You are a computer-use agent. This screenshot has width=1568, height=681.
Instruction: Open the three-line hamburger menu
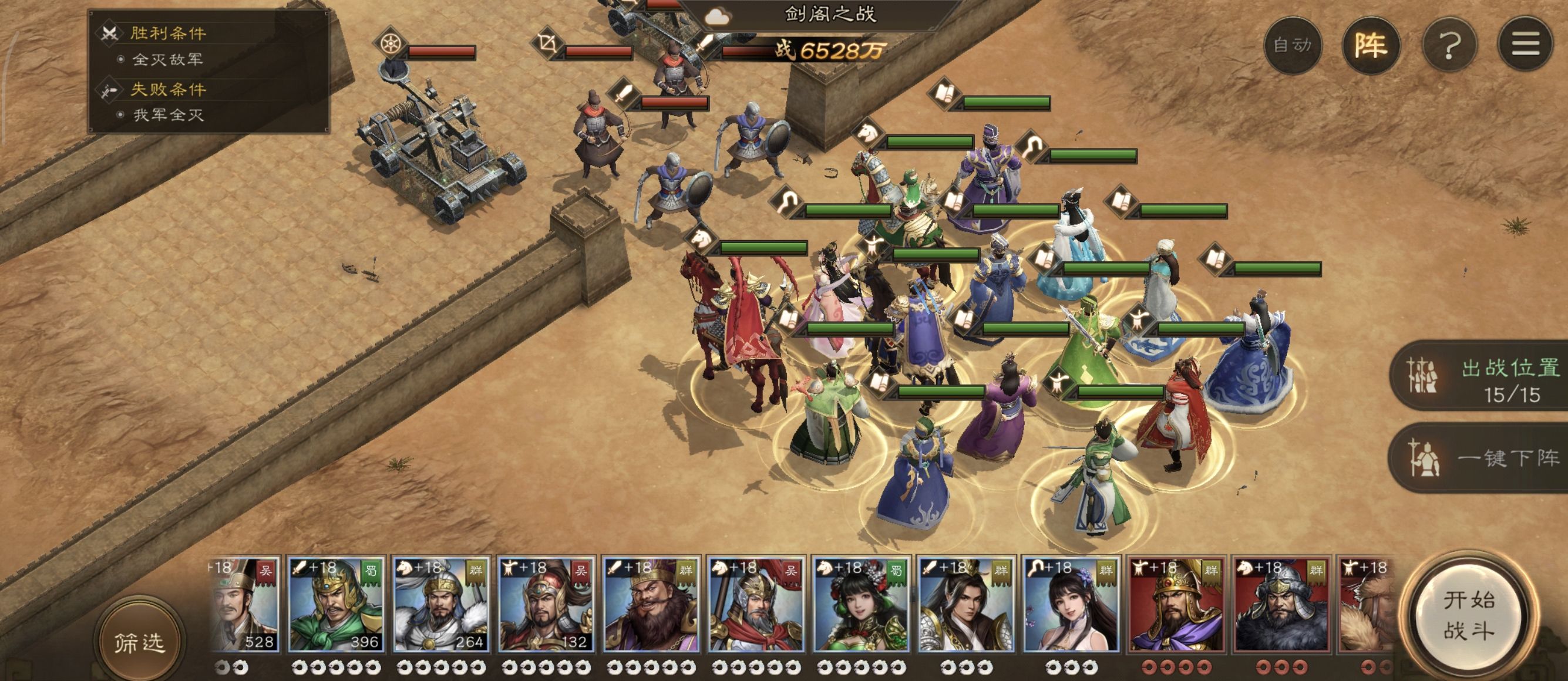(x=1525, y=45)
